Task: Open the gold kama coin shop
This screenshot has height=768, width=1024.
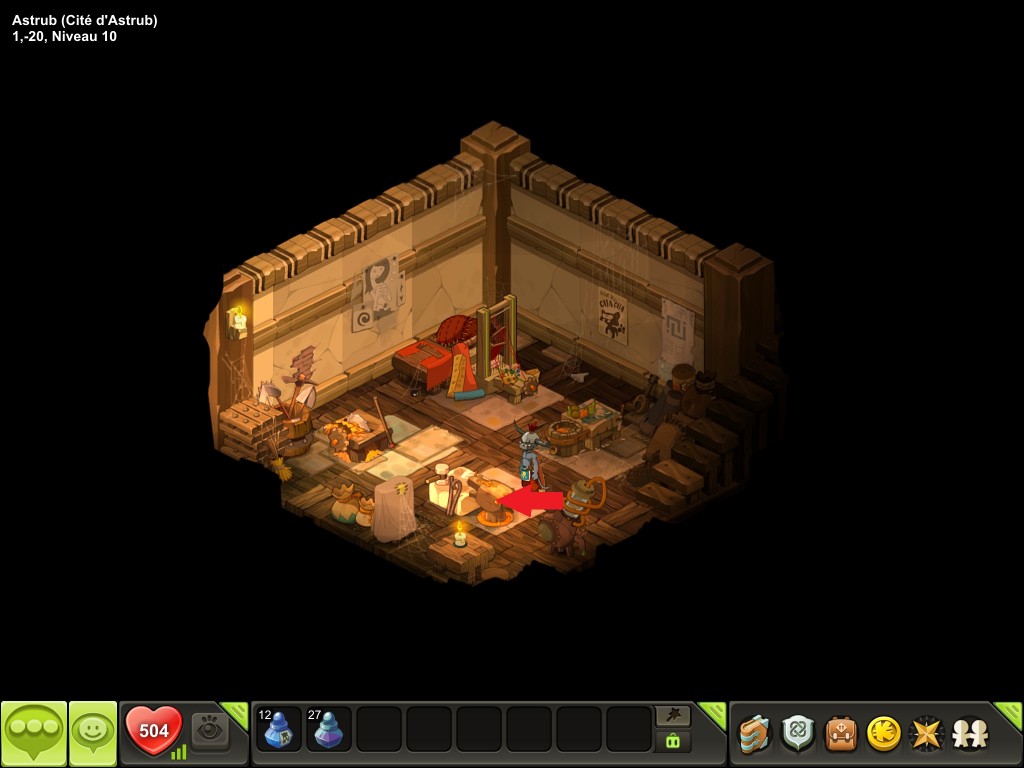Action: [883, 734]
